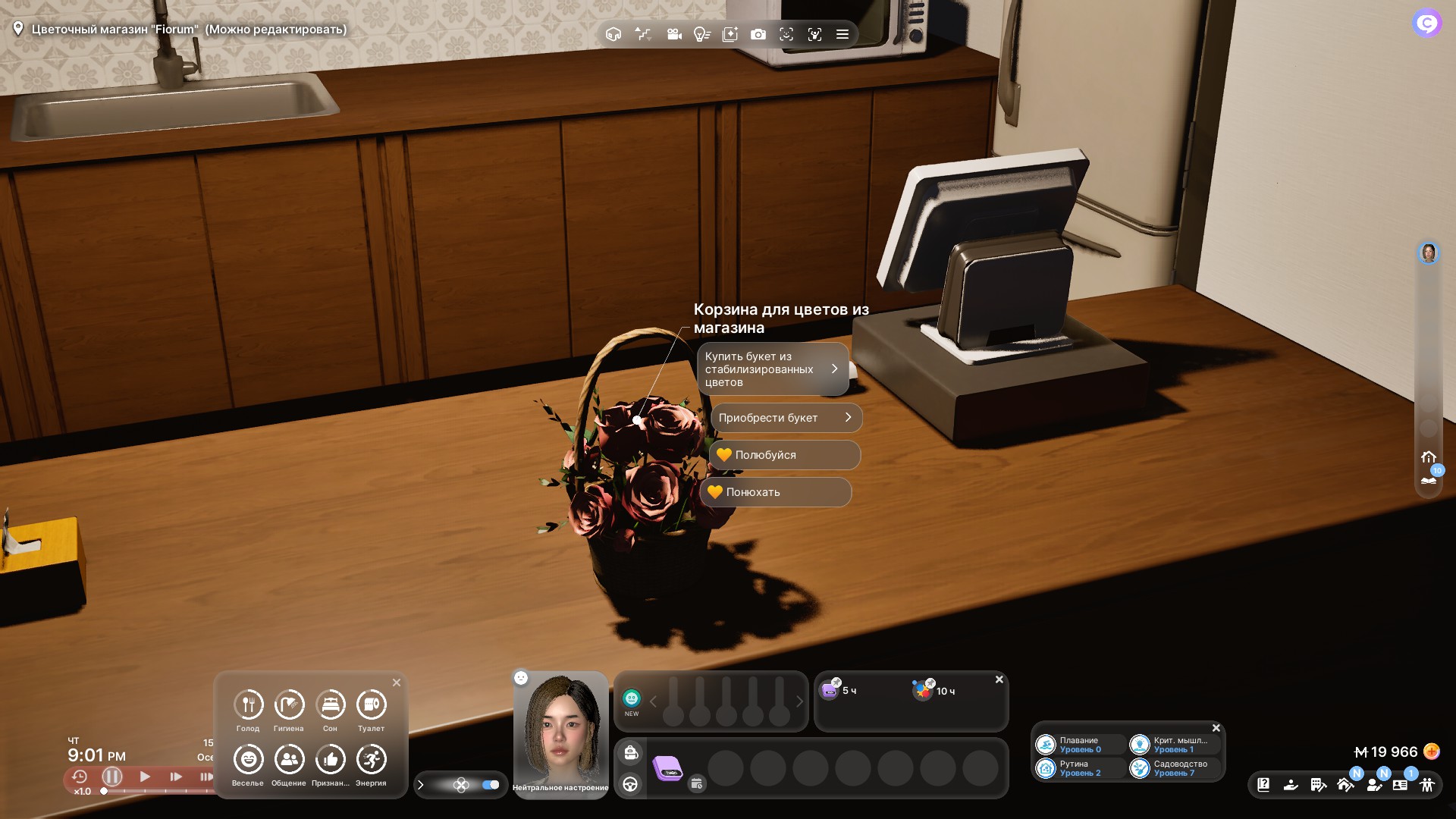
Task: Activate the video camera tool
Action: [673, 34]
